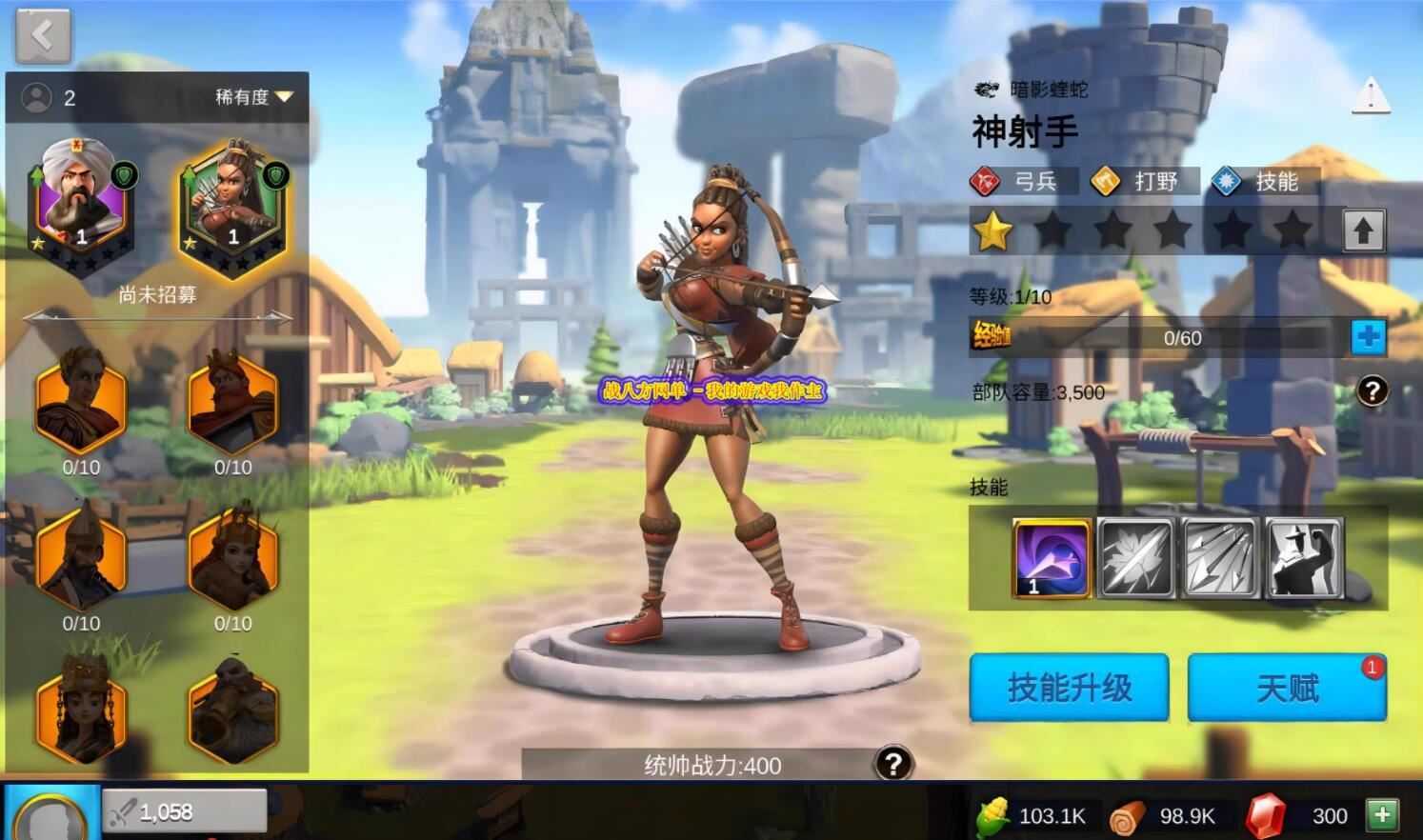Click the locked second skill slot
This screenshot has height=840, width=1423.
click(x=1134, y=559)
